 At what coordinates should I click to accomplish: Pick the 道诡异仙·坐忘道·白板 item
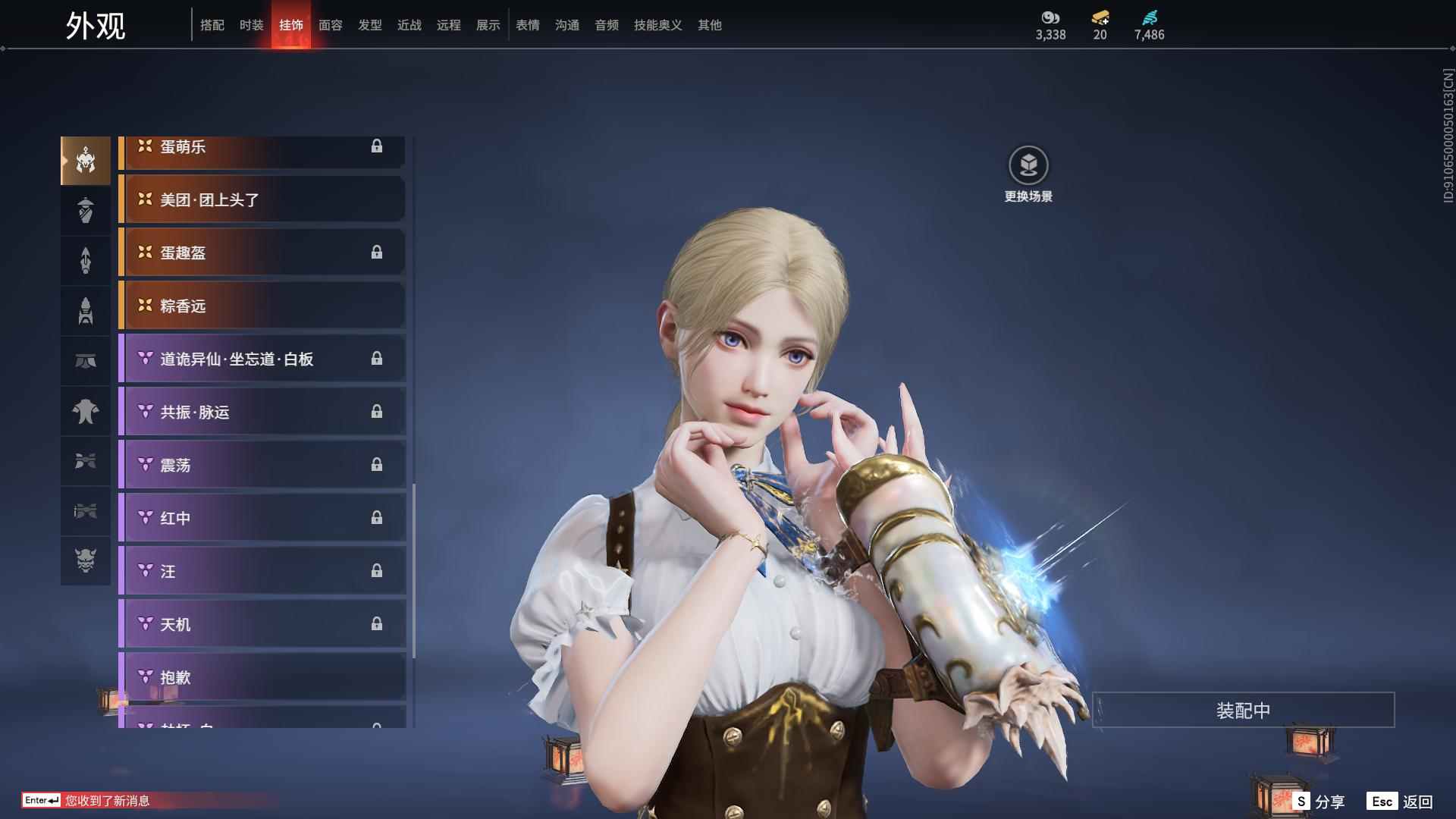(262, 359)
